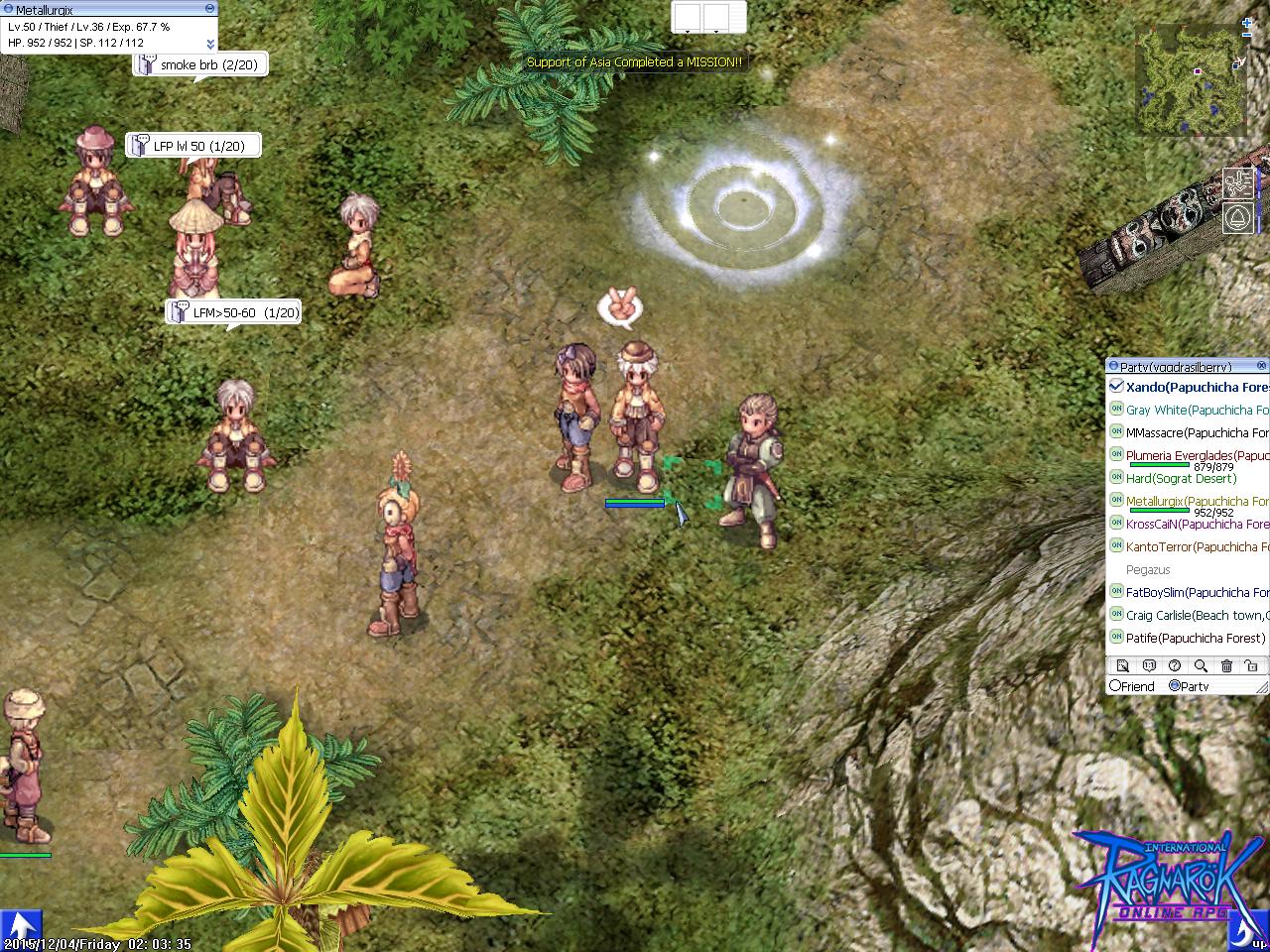This screenshot has height=952, width=1270.
Task: Click the padlock icon in the party window toolbar
Action: point(1252,665)
